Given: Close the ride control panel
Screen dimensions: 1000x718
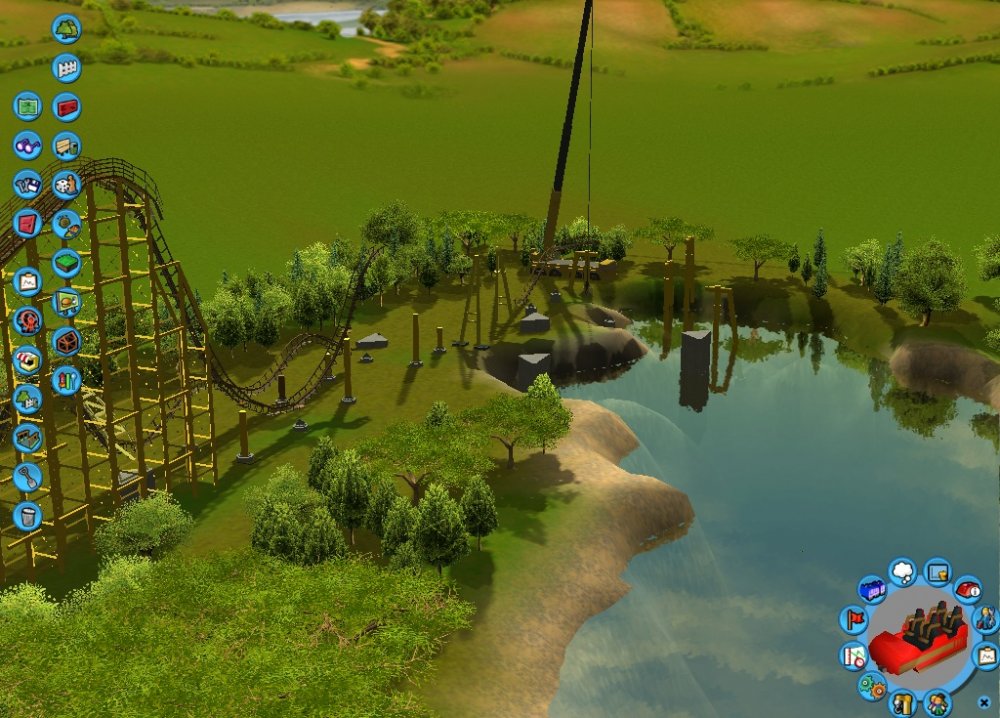Looking at the screenshot, I should tap(984, 702).
